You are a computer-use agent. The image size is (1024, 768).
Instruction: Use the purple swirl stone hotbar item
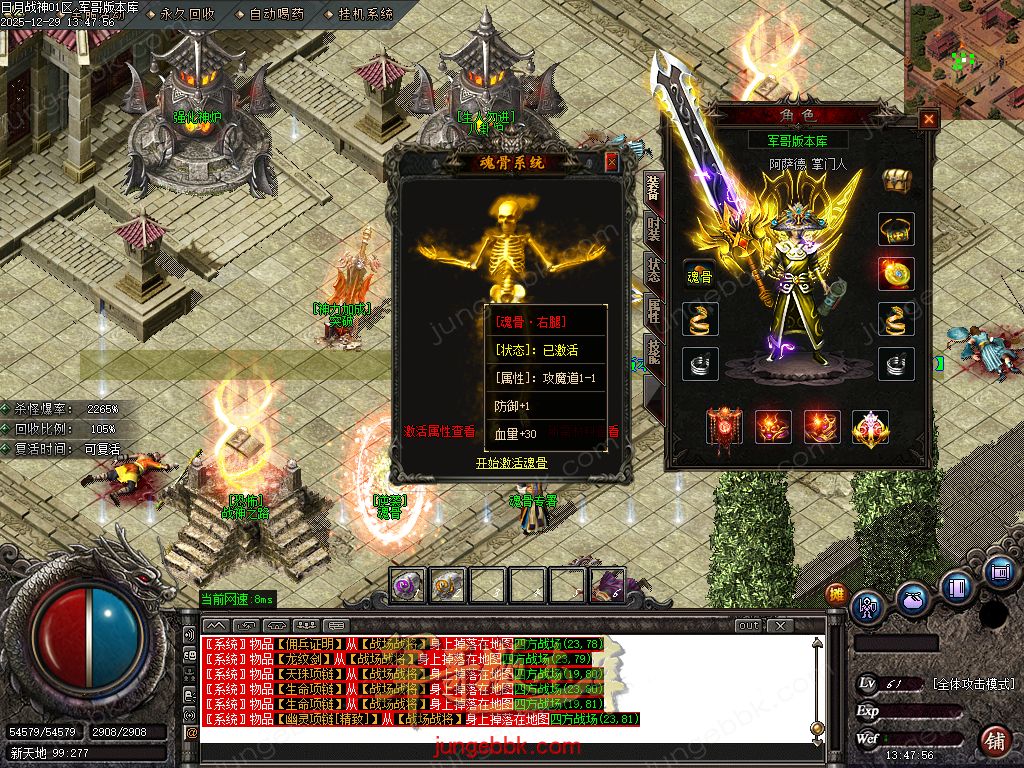pos(407,585)
